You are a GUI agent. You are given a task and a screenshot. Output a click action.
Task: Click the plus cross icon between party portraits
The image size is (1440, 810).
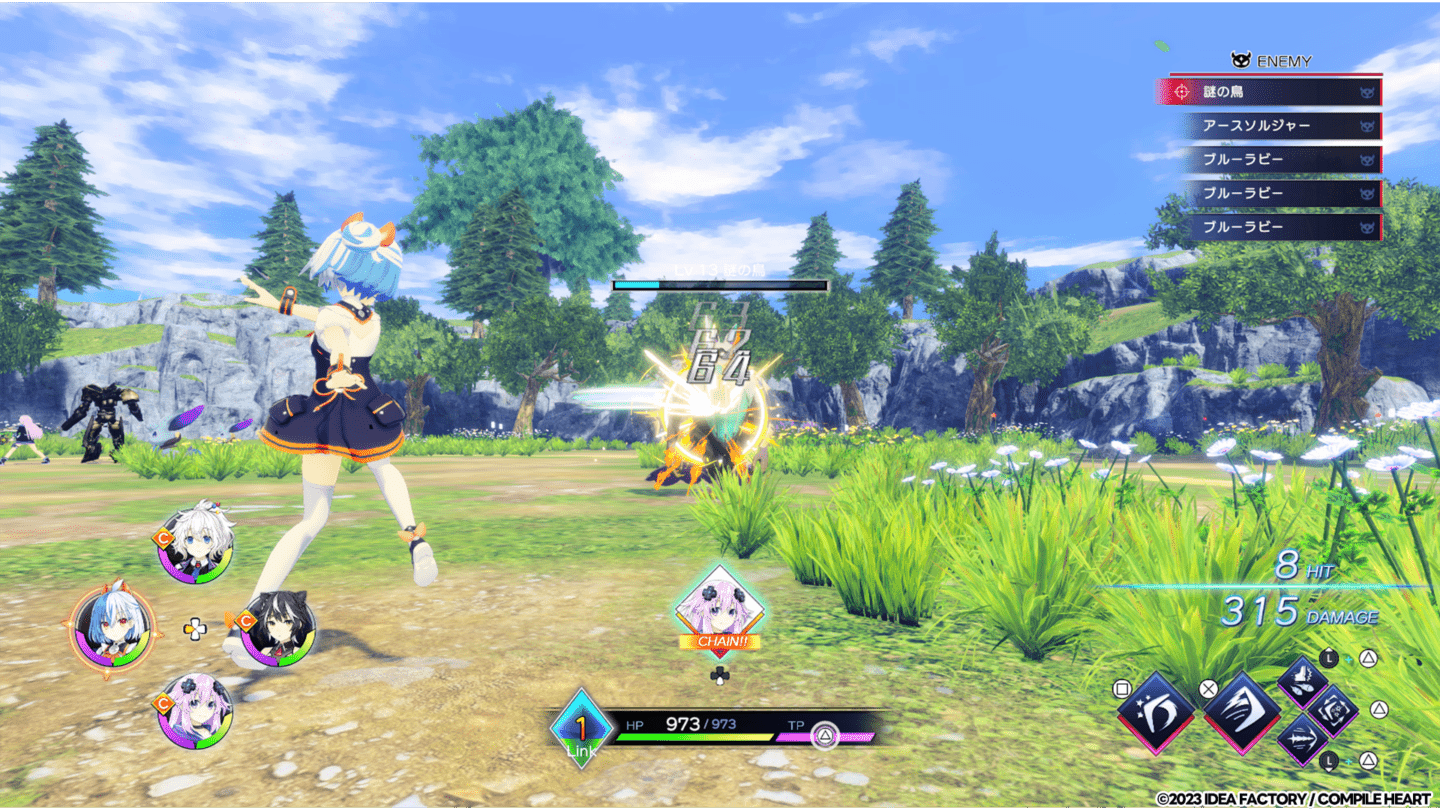195,627
